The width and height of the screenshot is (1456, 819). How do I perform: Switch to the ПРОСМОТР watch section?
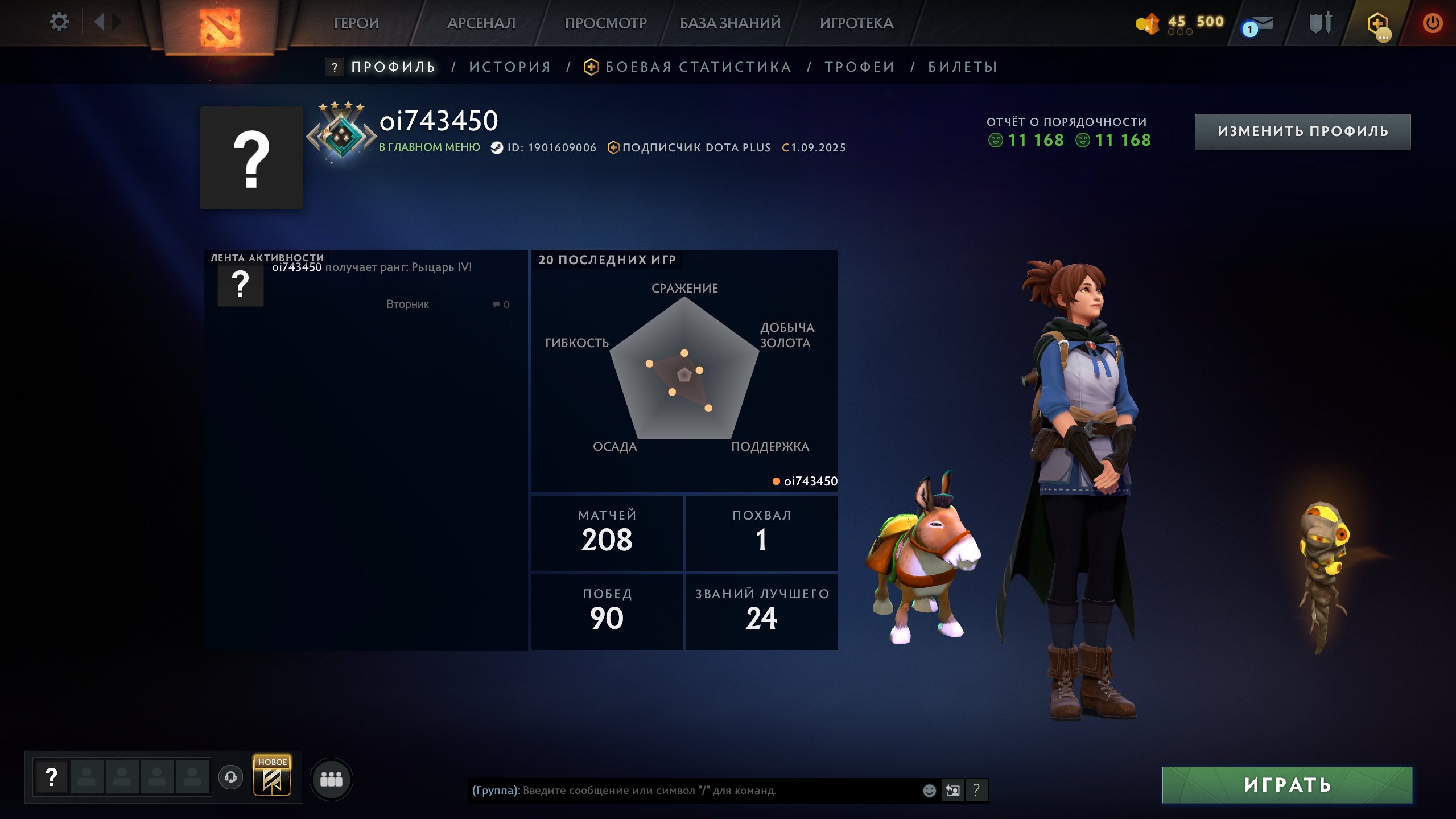click(x=605, y=23)
